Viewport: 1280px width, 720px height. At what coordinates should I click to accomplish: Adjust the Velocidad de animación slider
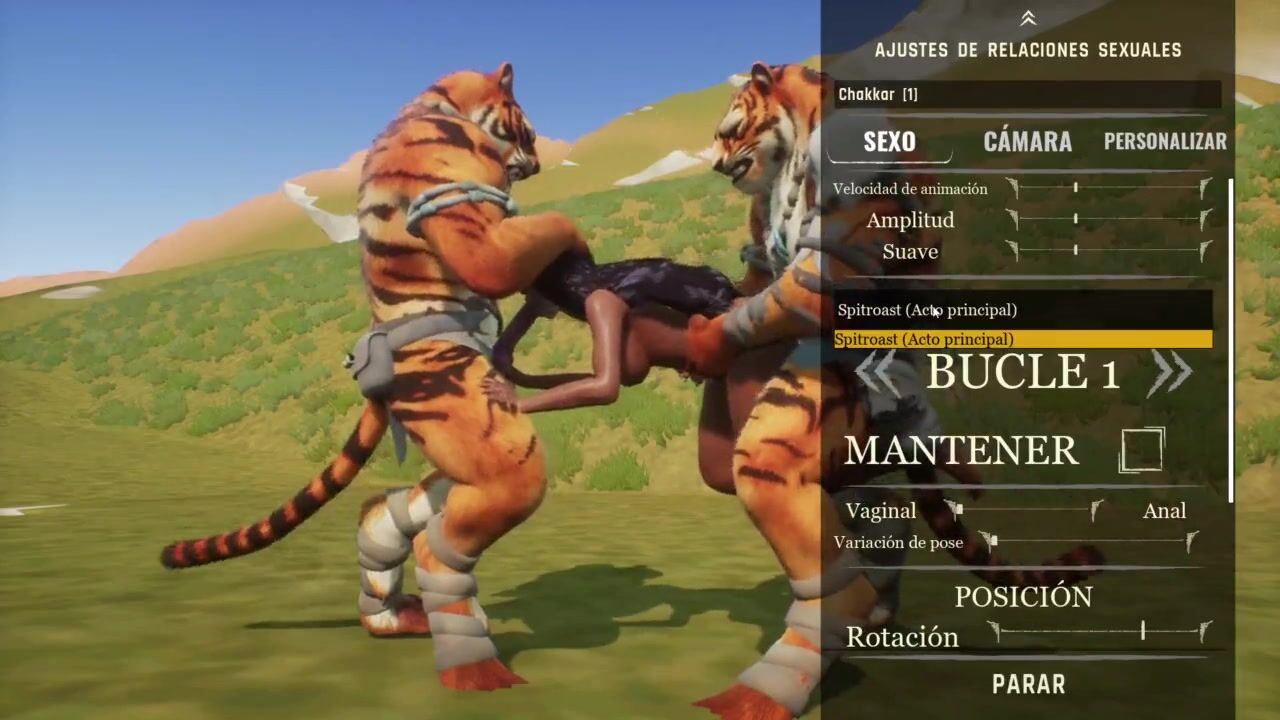(1109, 188)
